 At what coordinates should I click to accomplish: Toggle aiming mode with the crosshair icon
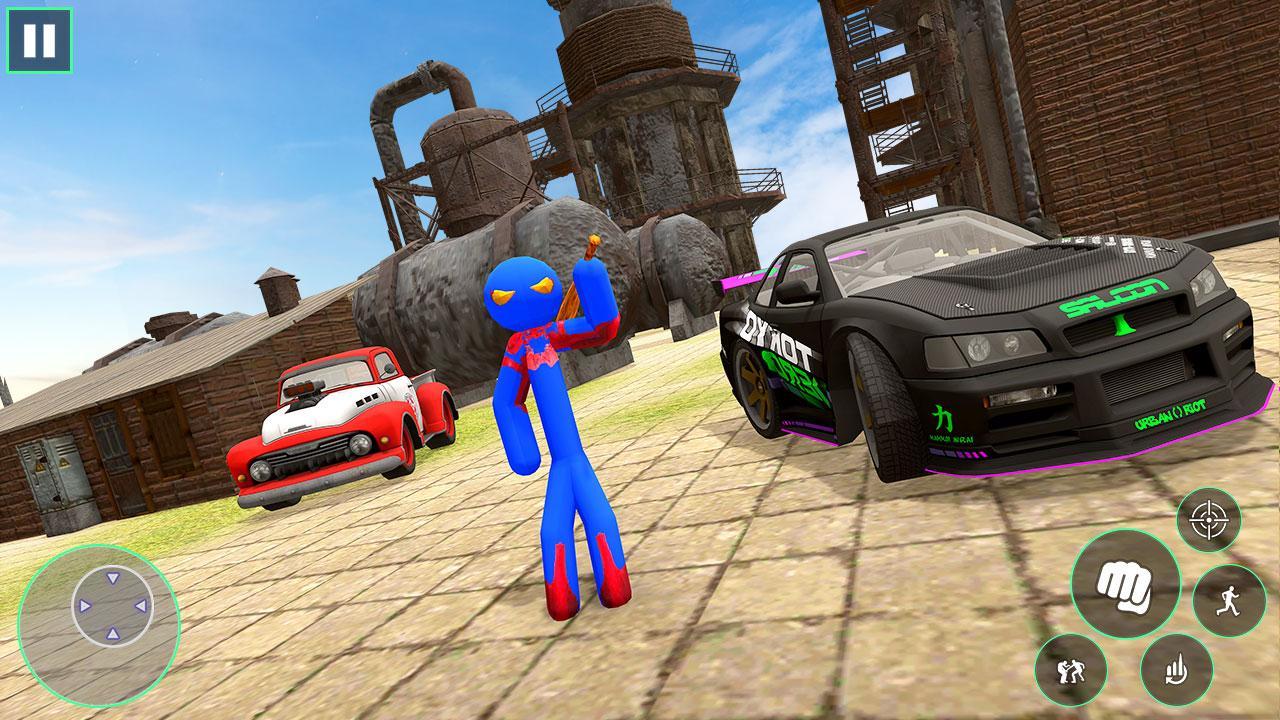point(1207,520)
